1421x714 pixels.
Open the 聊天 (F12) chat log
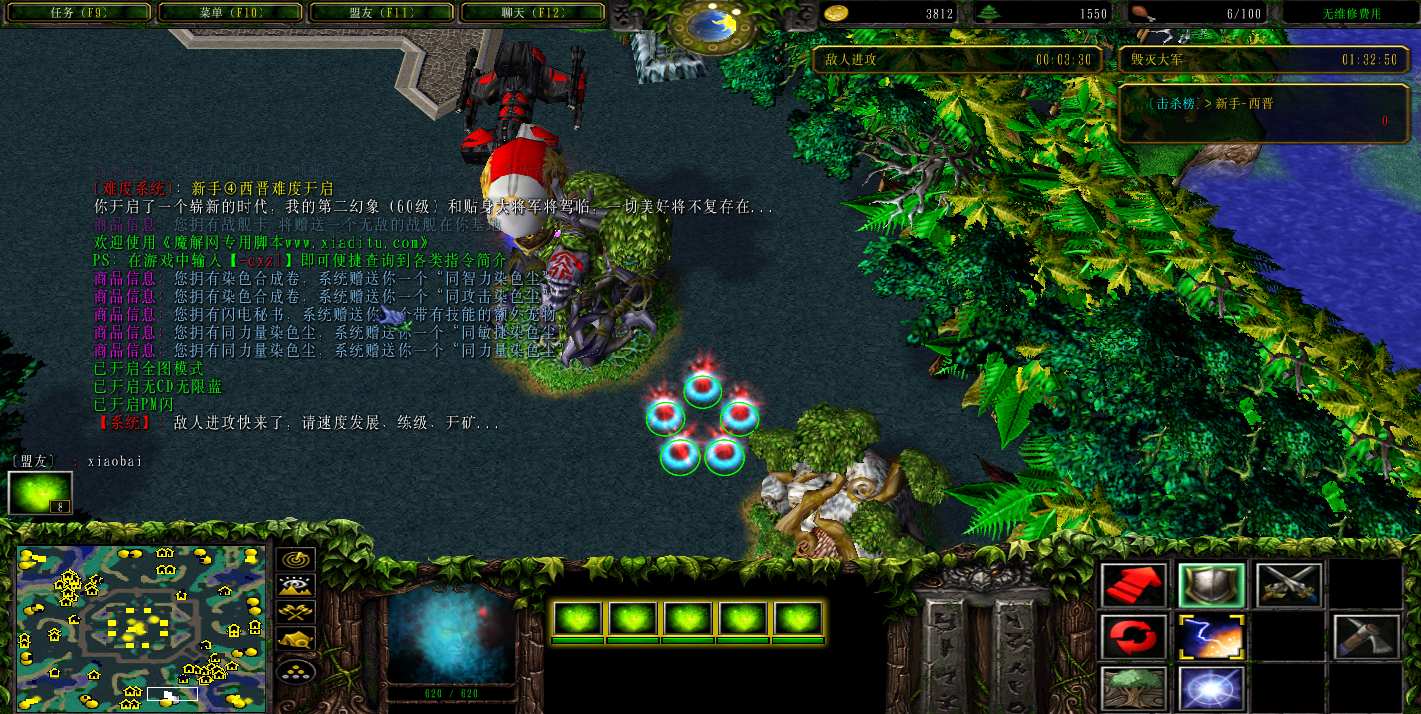(x=532, y=13)
